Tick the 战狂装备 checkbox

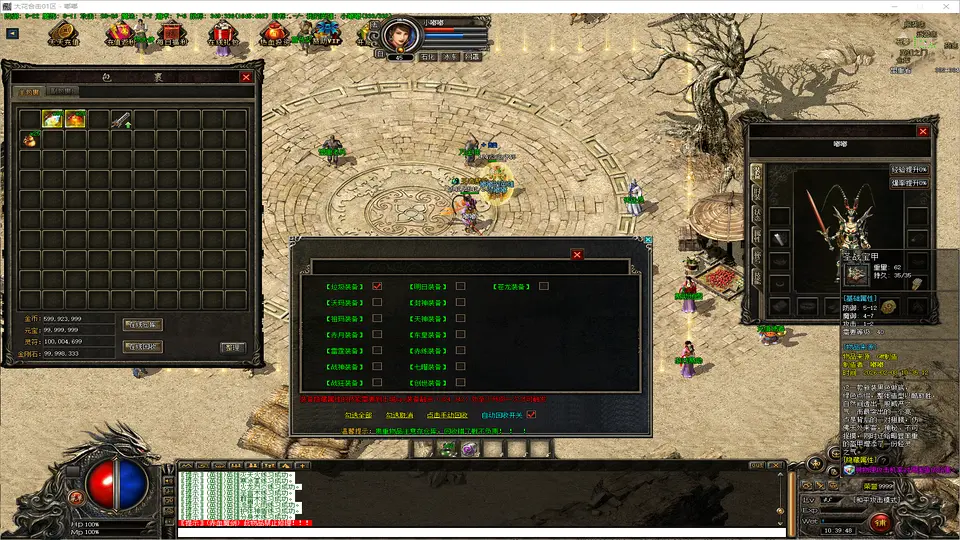pyautogui.click(x=377, y=382)
